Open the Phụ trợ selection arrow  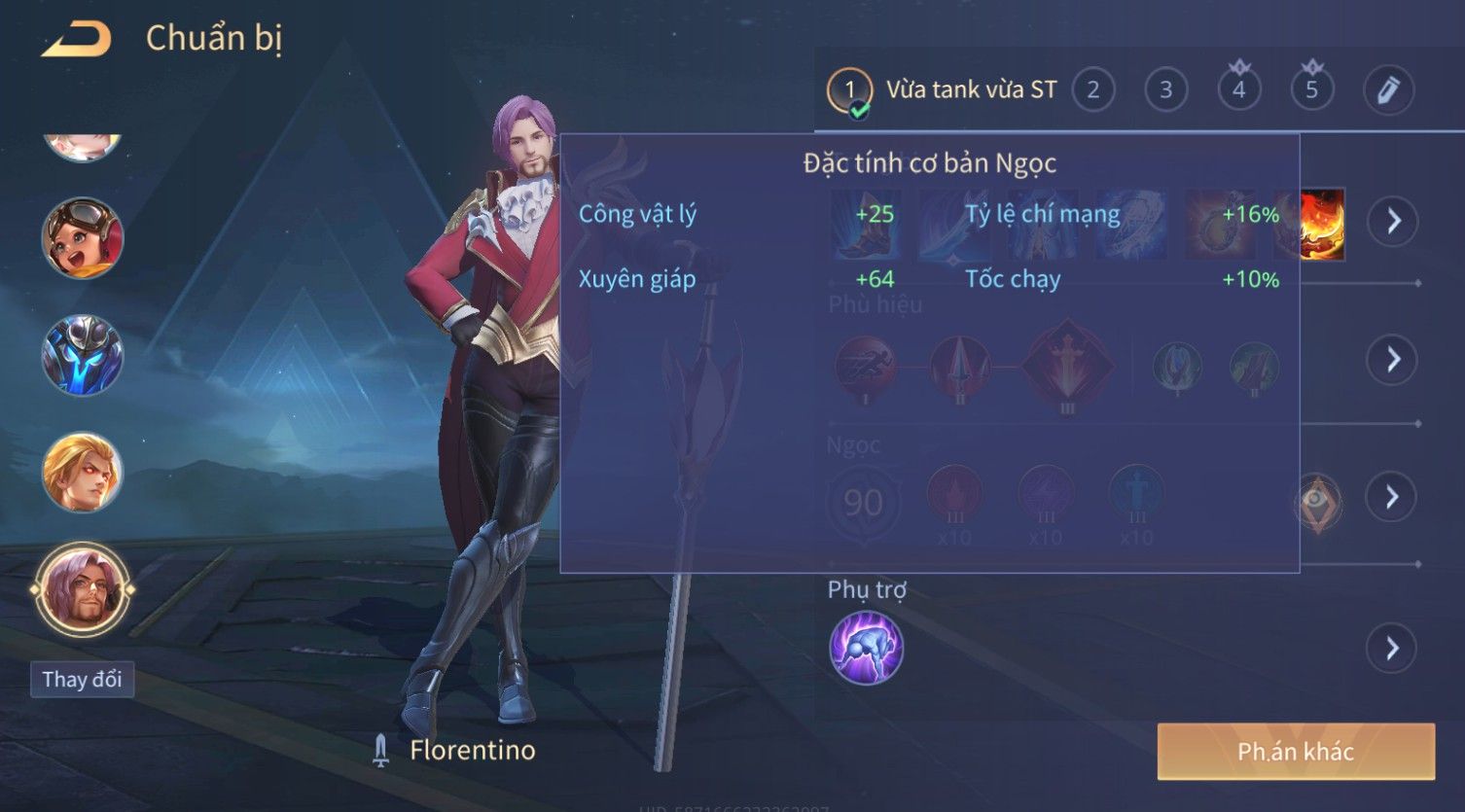tap(1393, 648)
